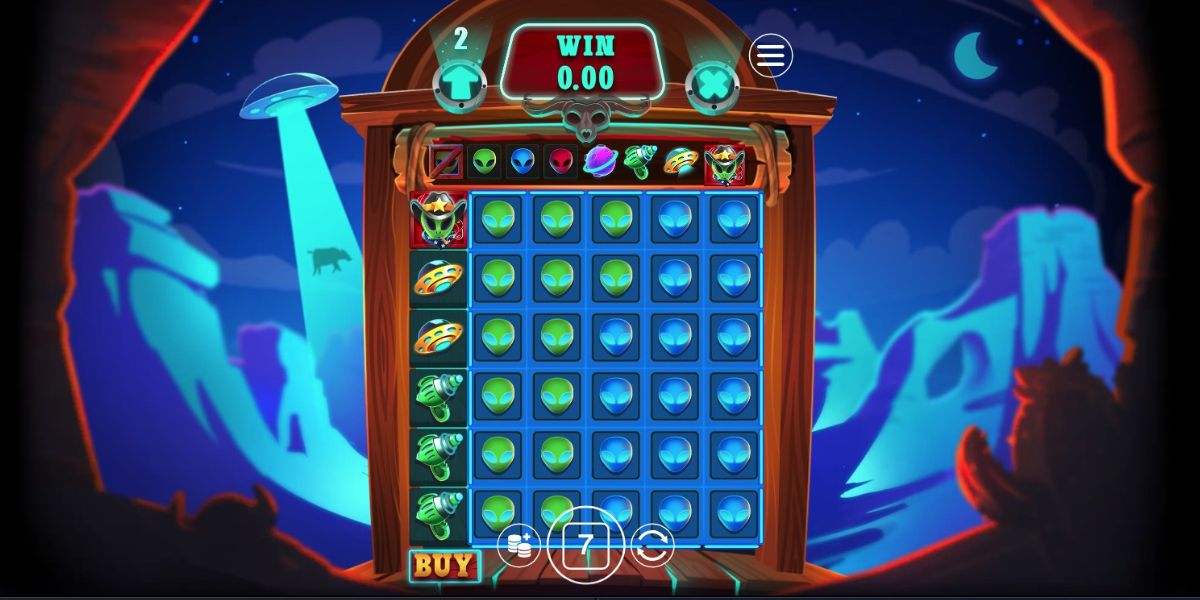Viewport: 1200px width, 600px height.
Task: Click the sheriff alien symbol left of the grid
Action: tap(438, 220)
